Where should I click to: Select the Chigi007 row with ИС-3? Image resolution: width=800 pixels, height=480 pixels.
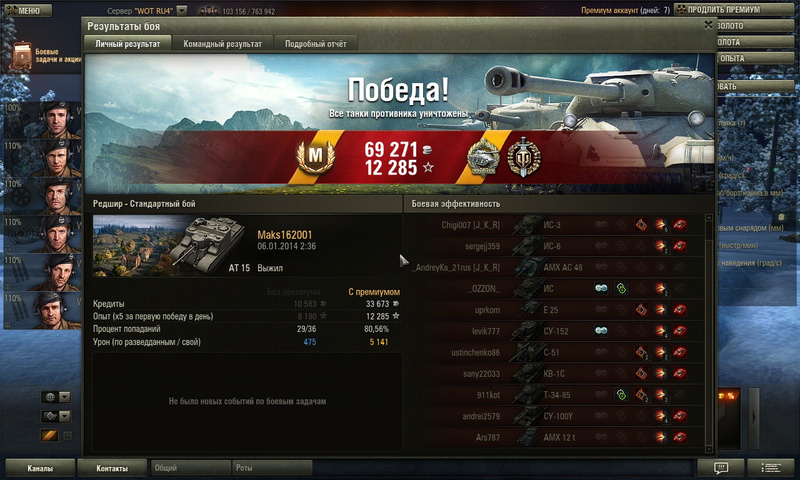click(x=556, y=225)
